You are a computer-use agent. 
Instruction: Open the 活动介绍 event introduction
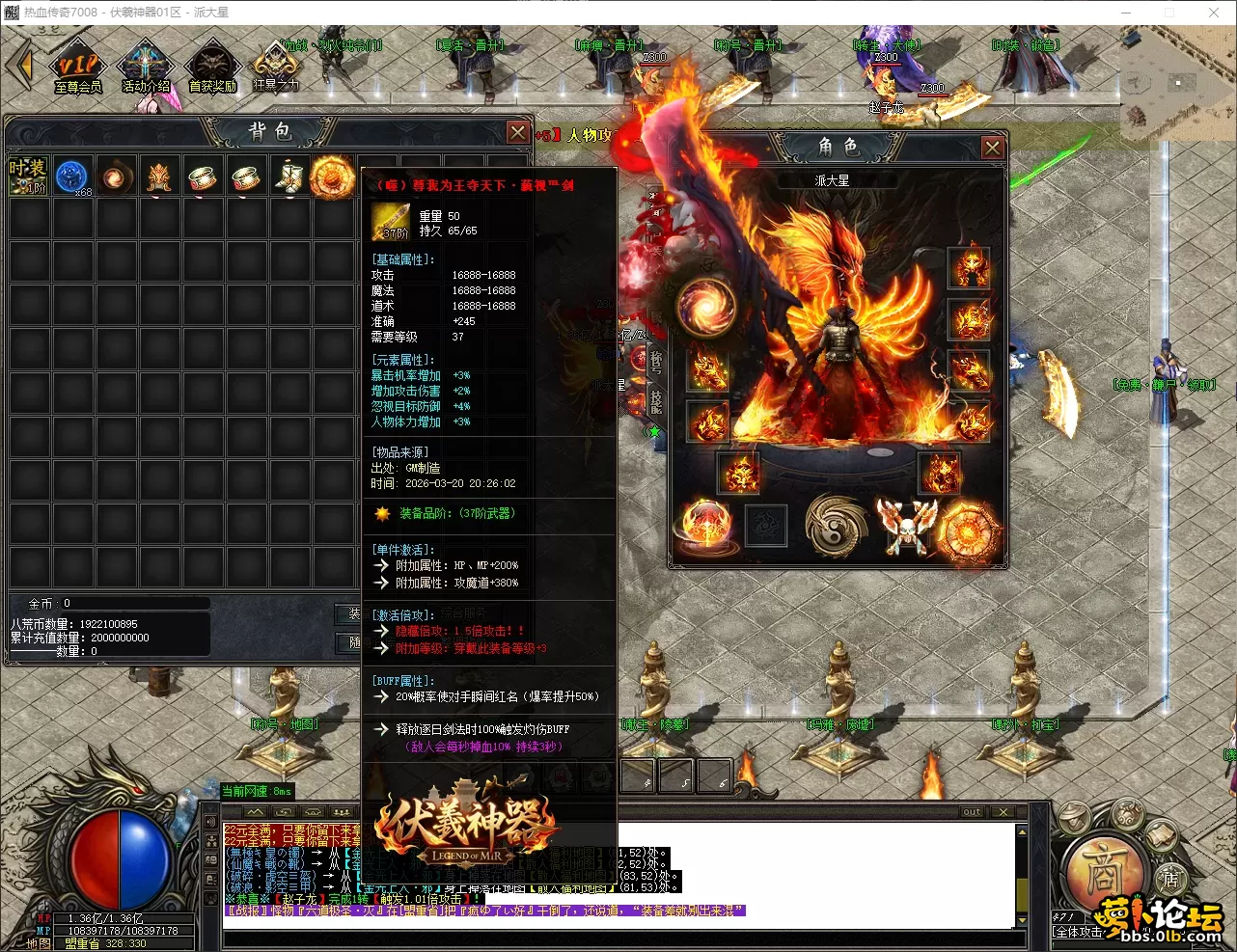click(x=146, y=68)
